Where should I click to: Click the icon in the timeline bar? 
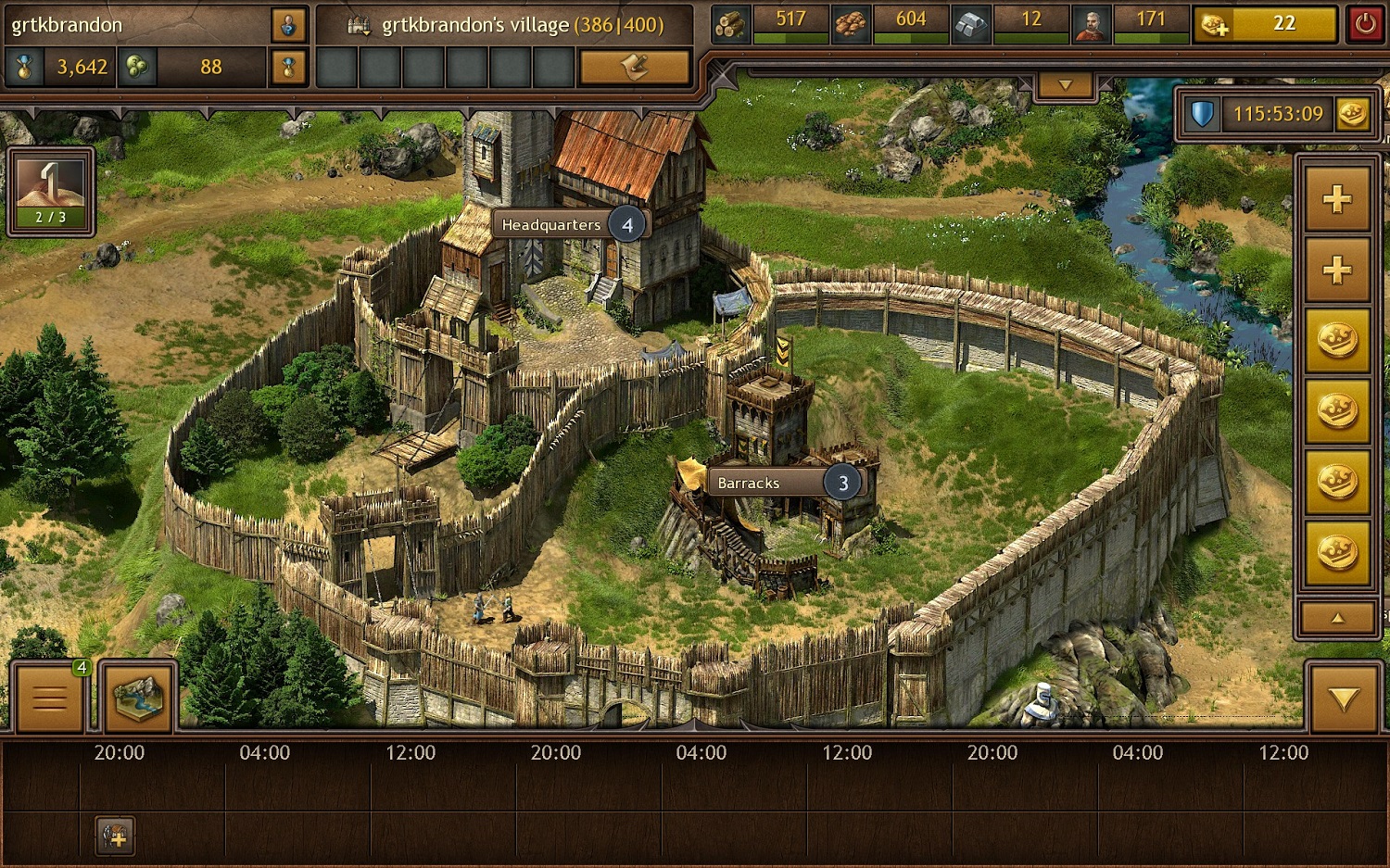click(x=116, y=836)
